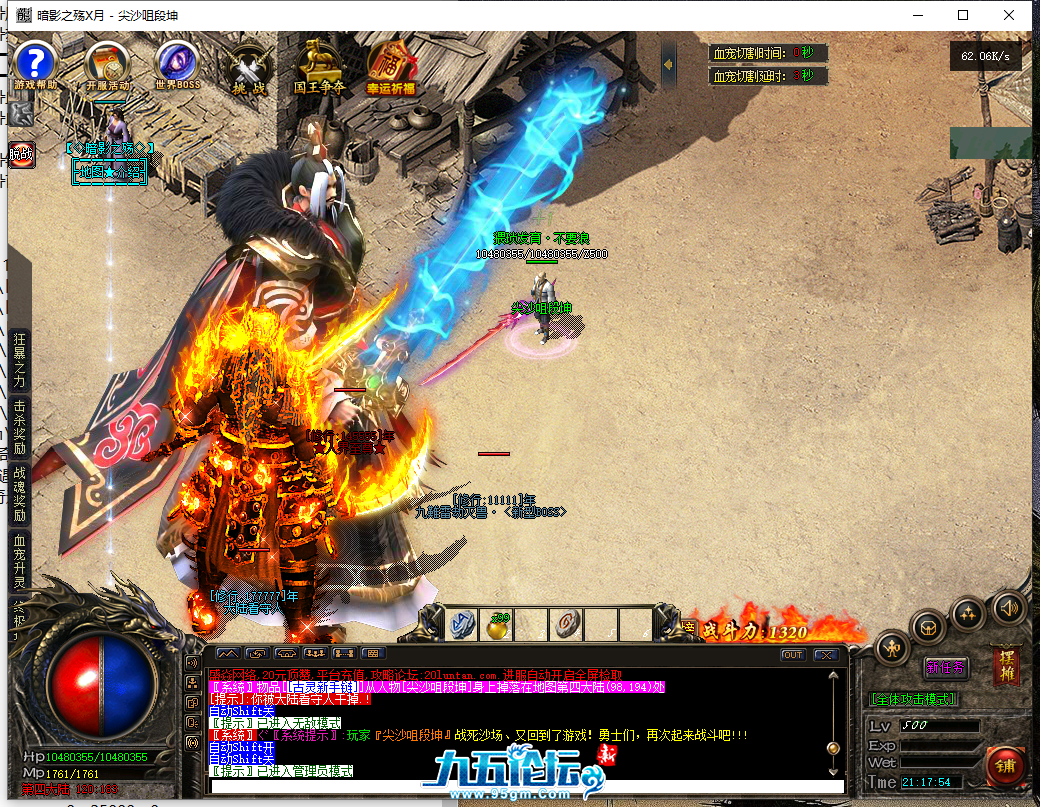
Task: Switch the 全体攻击模式 attack mode label
Action: point(915,699)
